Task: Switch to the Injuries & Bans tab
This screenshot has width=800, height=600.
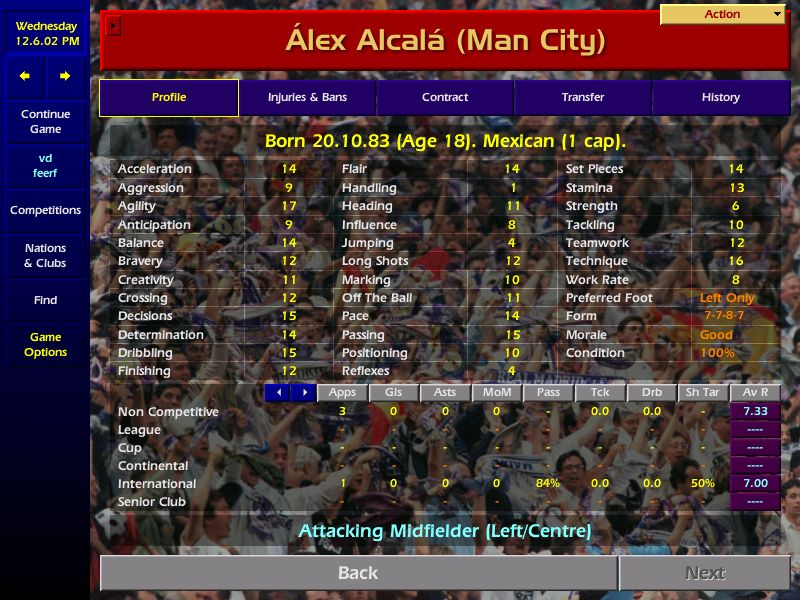Action: pos(307,98)
